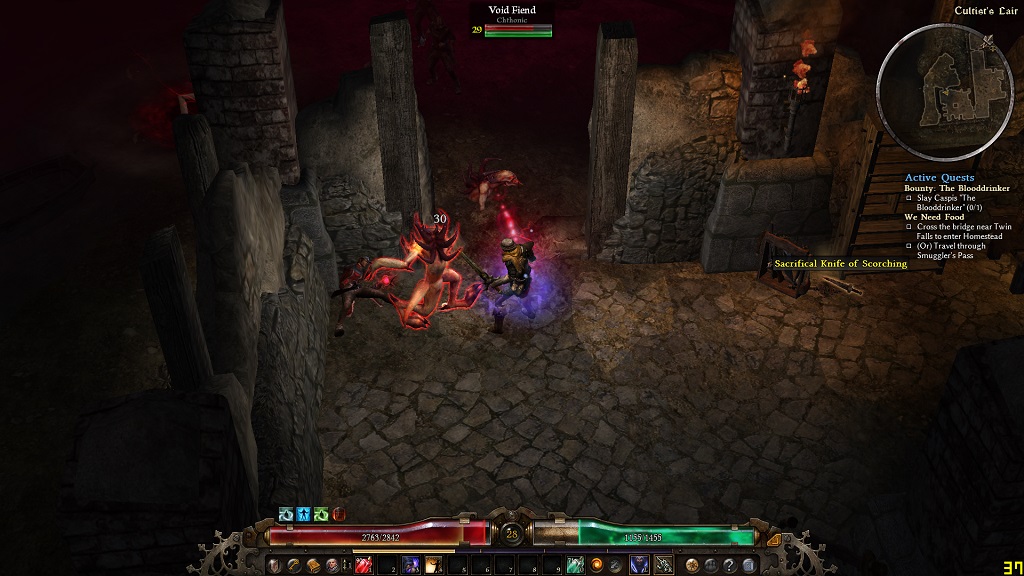This screenshot has width=1024, height=576.
Task: Open the golden key icon button
Action: [x=293, y=566]
